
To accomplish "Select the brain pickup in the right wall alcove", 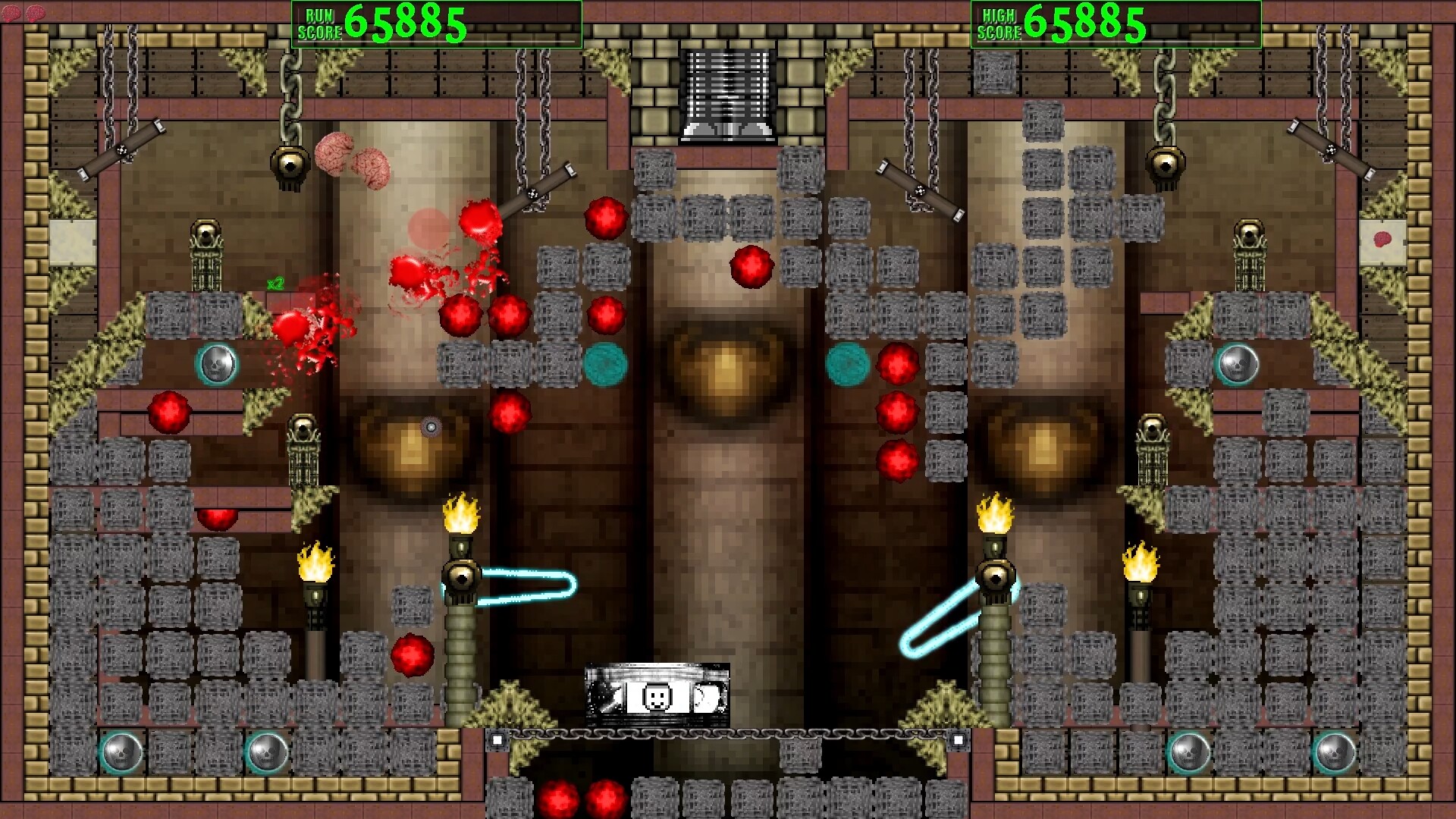I will [1384, 238].
